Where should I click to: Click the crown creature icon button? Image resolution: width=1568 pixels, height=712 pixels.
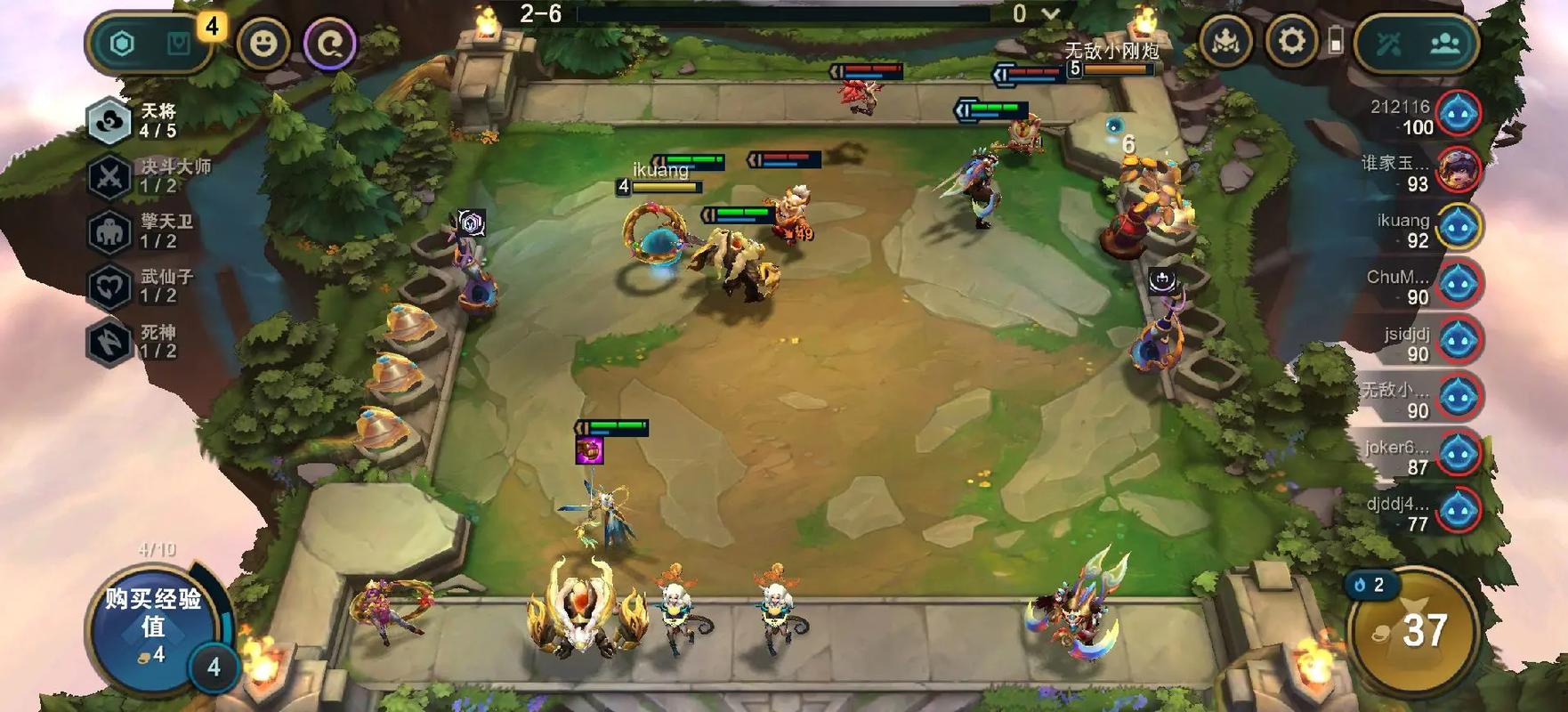coord(1225,41)
